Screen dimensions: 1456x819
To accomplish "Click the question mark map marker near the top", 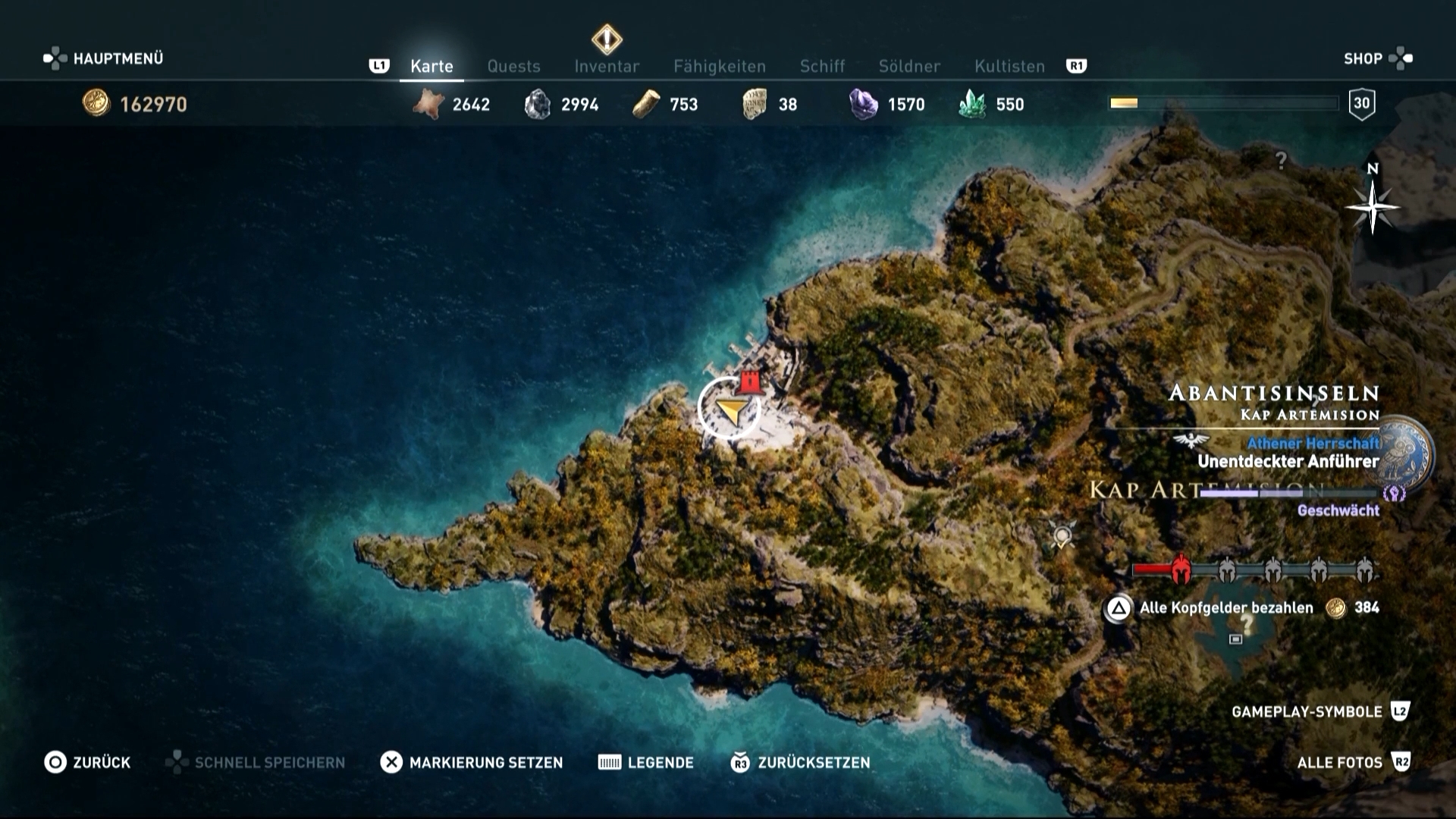I will coord(1281,160).
